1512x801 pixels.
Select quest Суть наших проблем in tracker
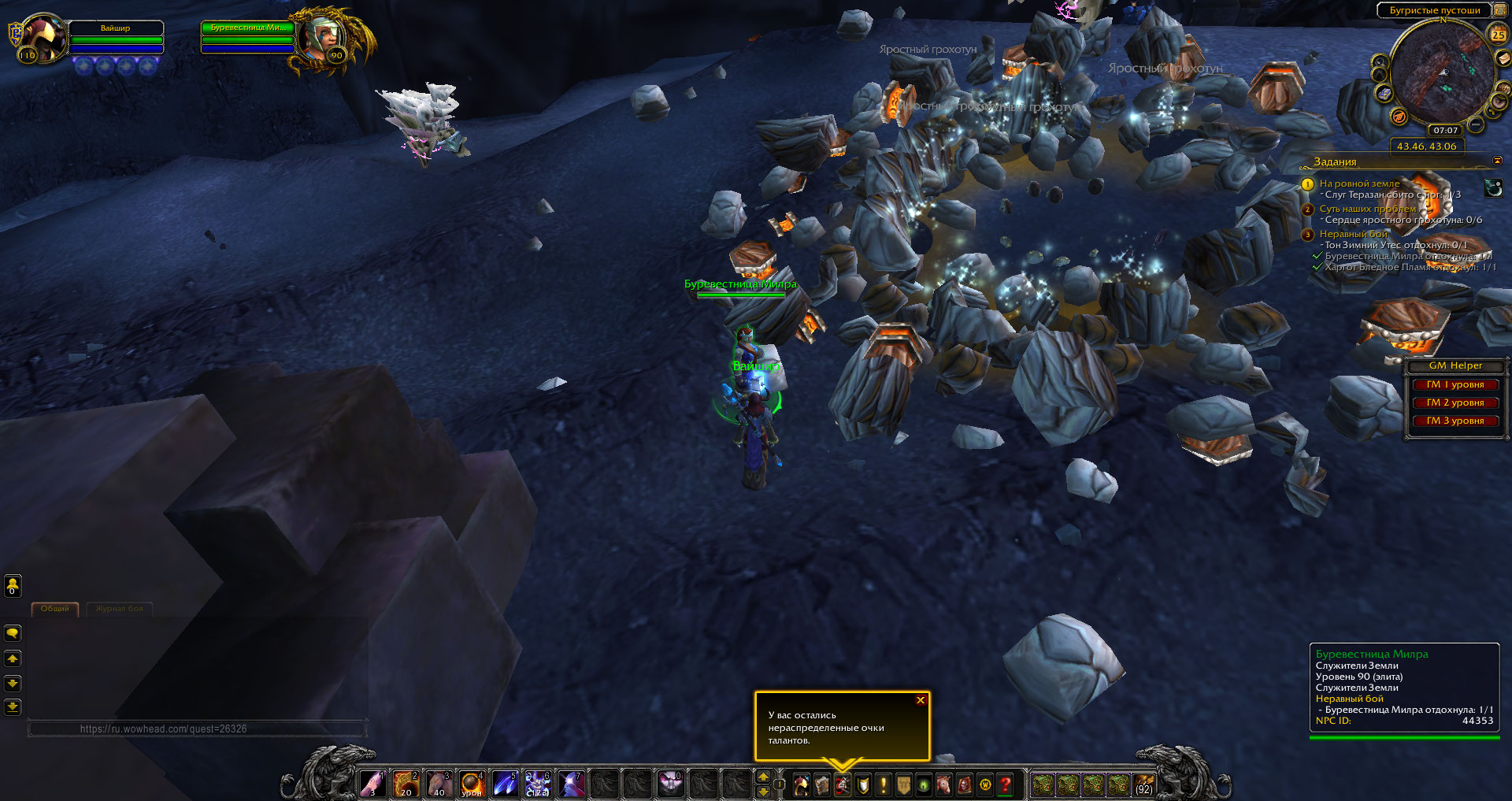[1367, 209]
